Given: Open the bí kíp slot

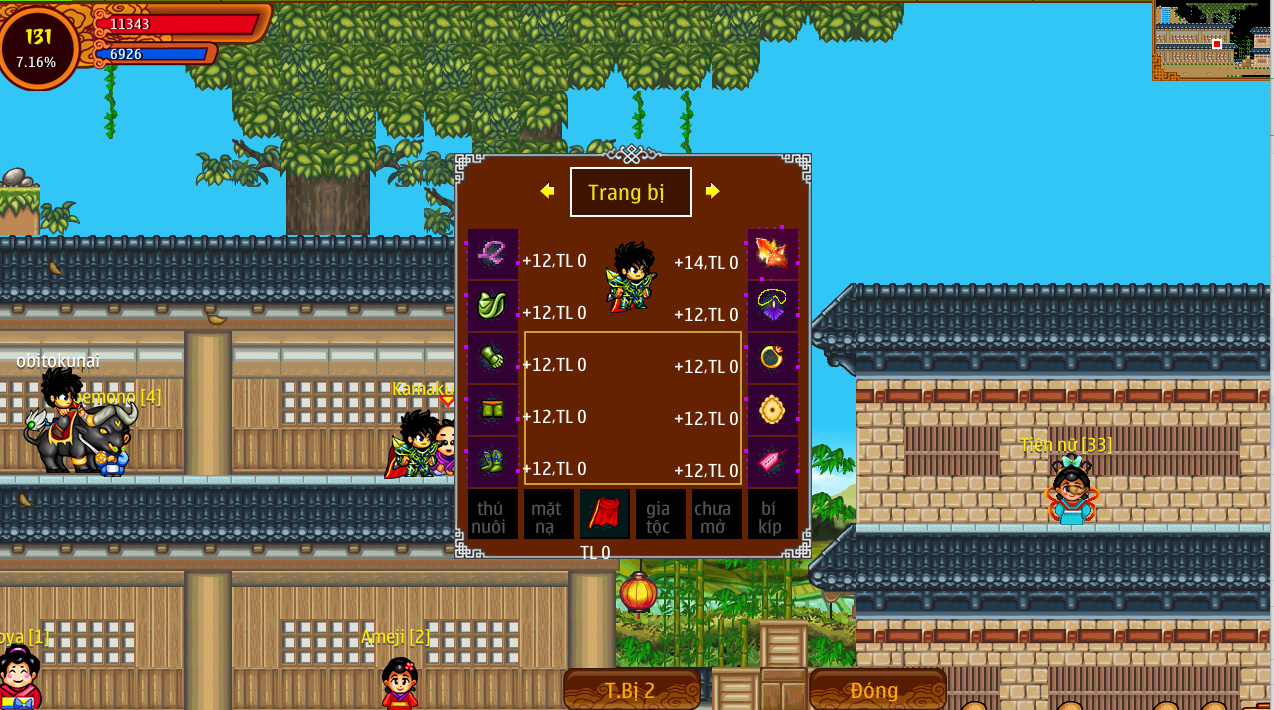Looking at the screenshot, I should (x=772, y=515).
